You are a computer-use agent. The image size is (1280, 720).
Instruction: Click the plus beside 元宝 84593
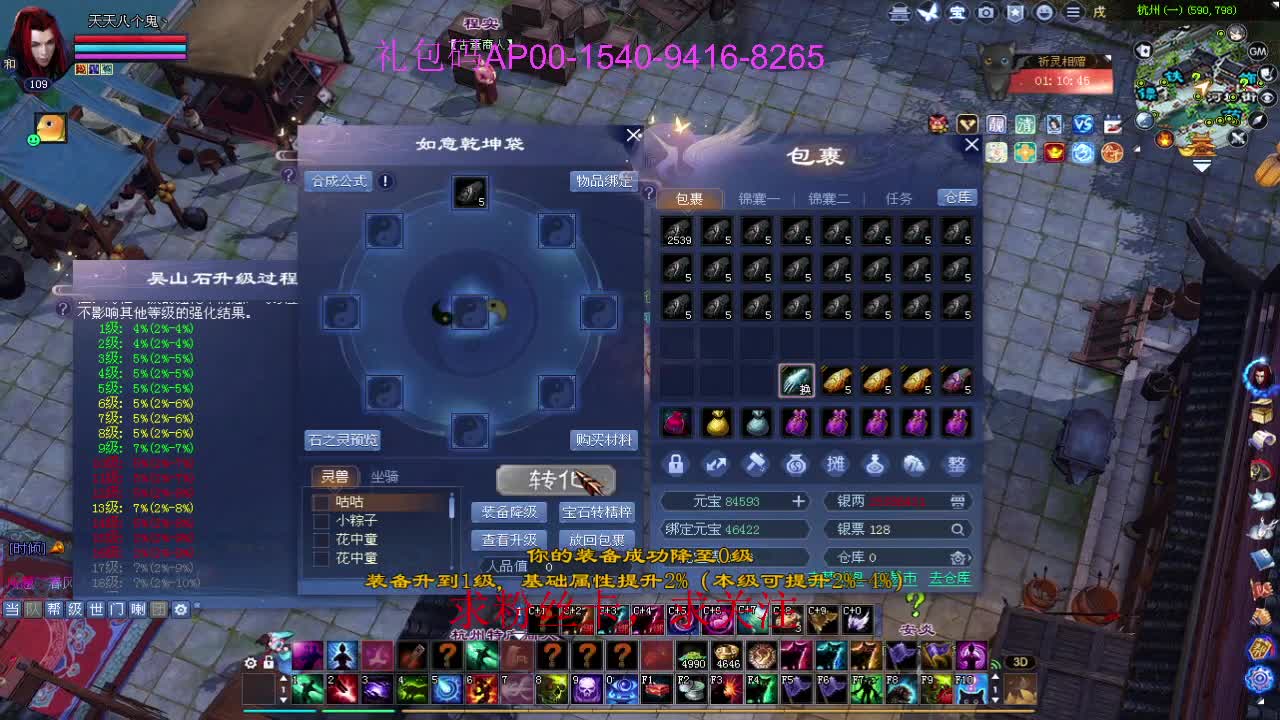coord(798,500)
